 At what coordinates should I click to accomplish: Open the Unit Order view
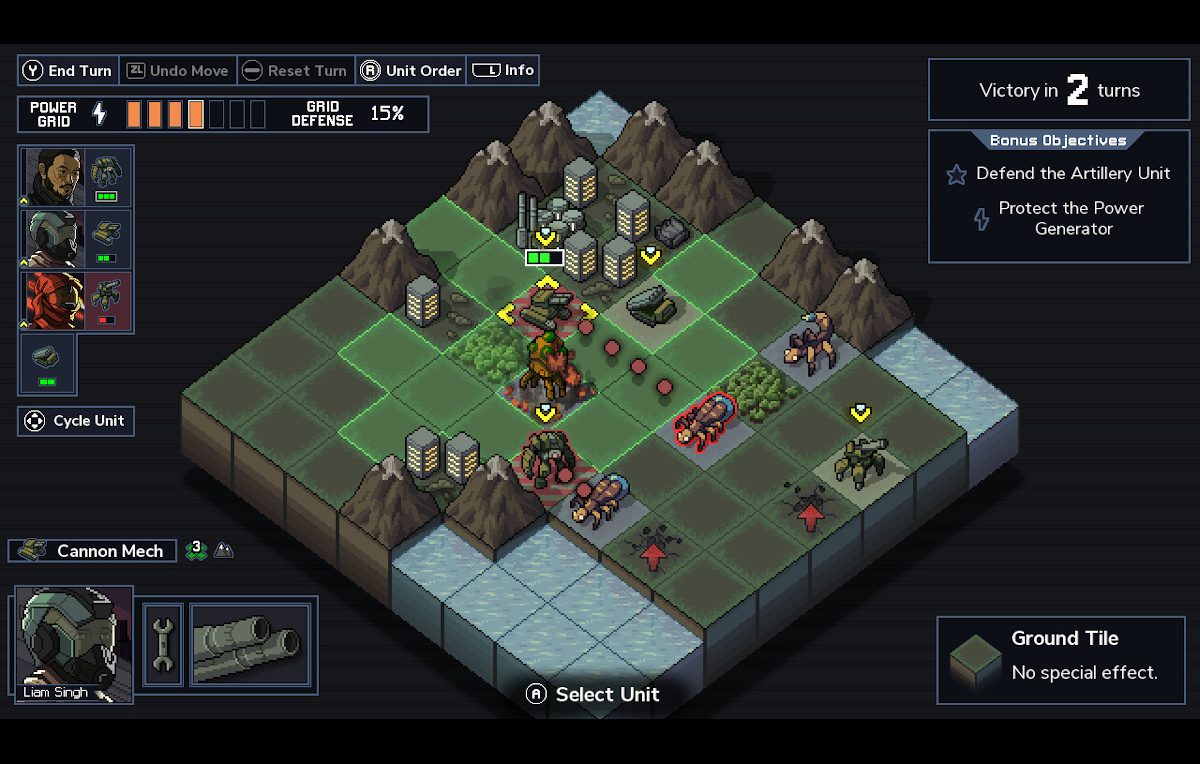pos(411,71)
